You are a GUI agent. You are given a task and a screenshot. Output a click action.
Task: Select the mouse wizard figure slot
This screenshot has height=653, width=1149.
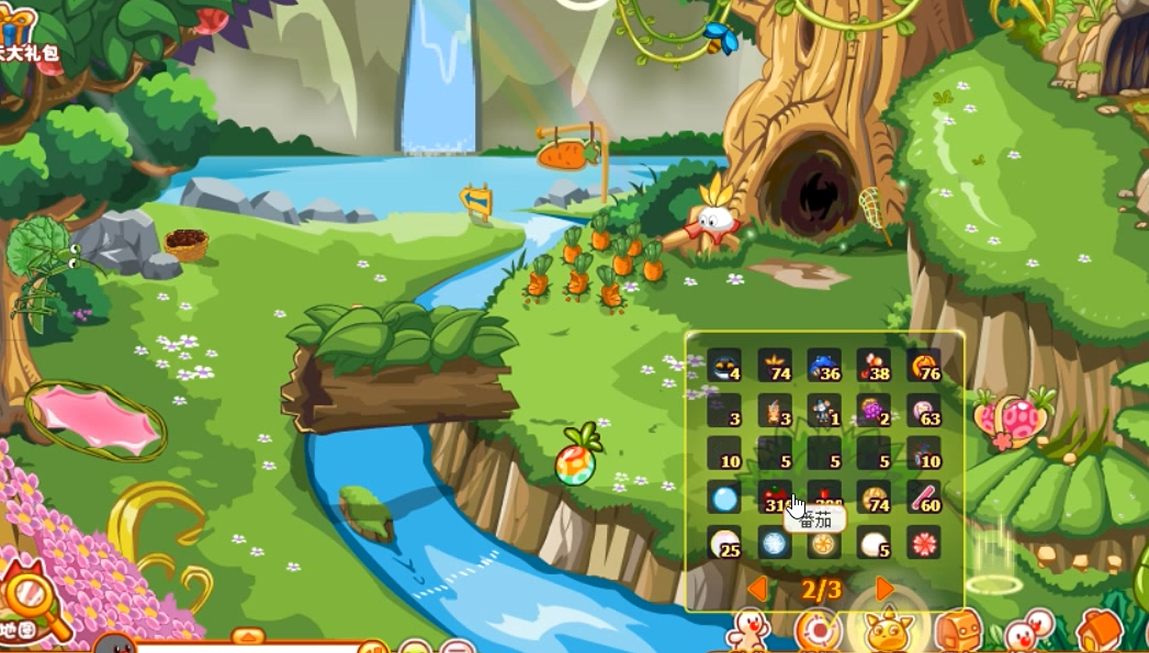pyautogui.click(x=824, y=410)
